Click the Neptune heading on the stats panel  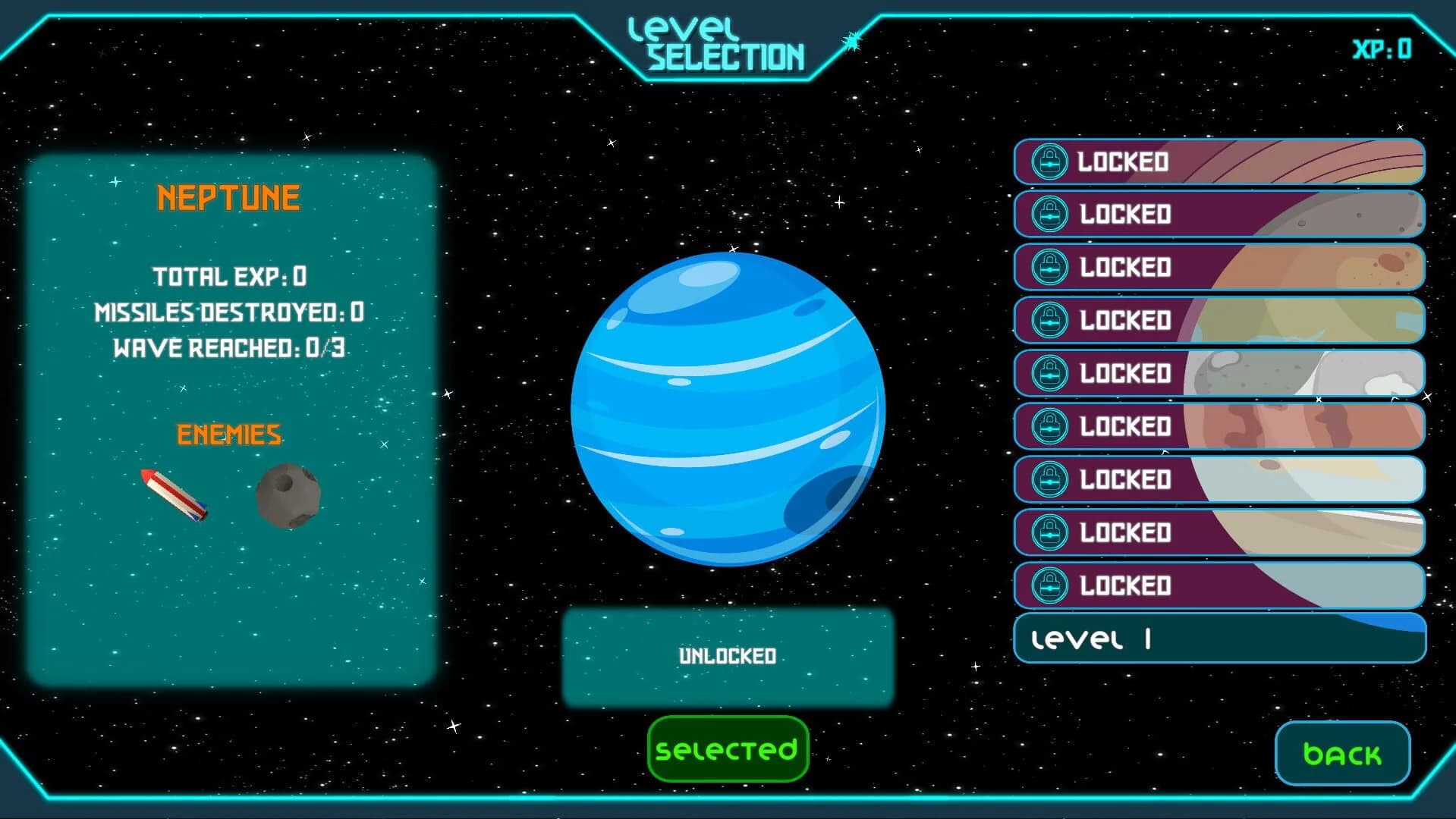pos(227,197)
